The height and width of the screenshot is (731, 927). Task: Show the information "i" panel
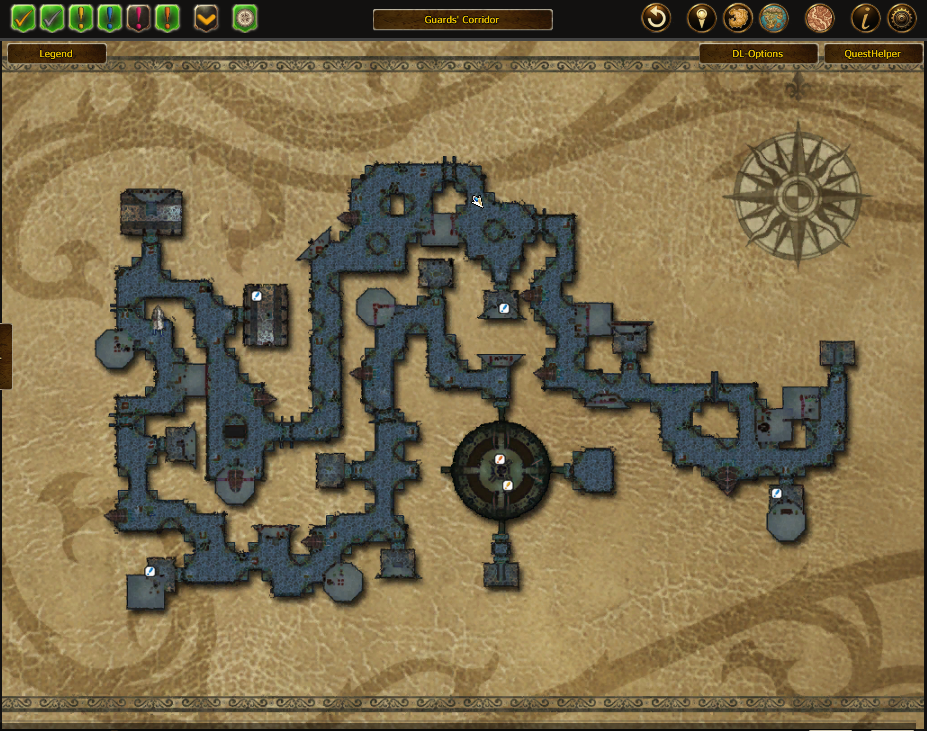[x=865, y=17]
